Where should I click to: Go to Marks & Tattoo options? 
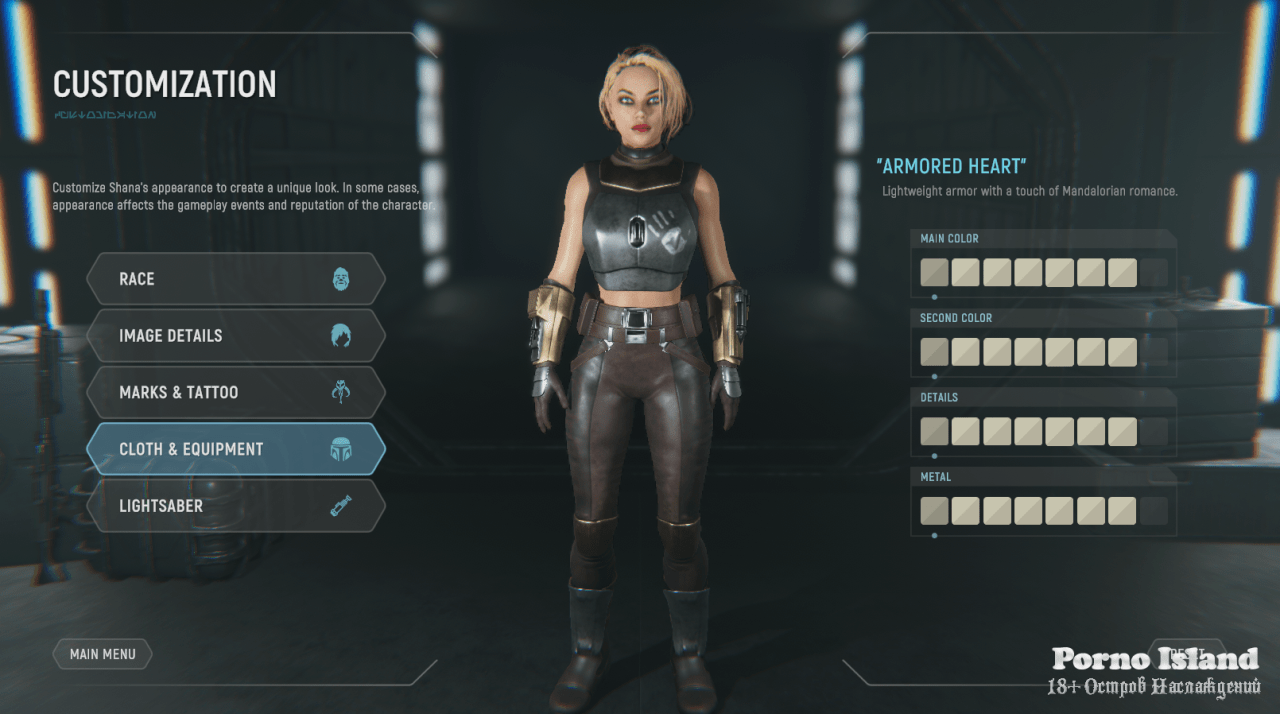235,393
